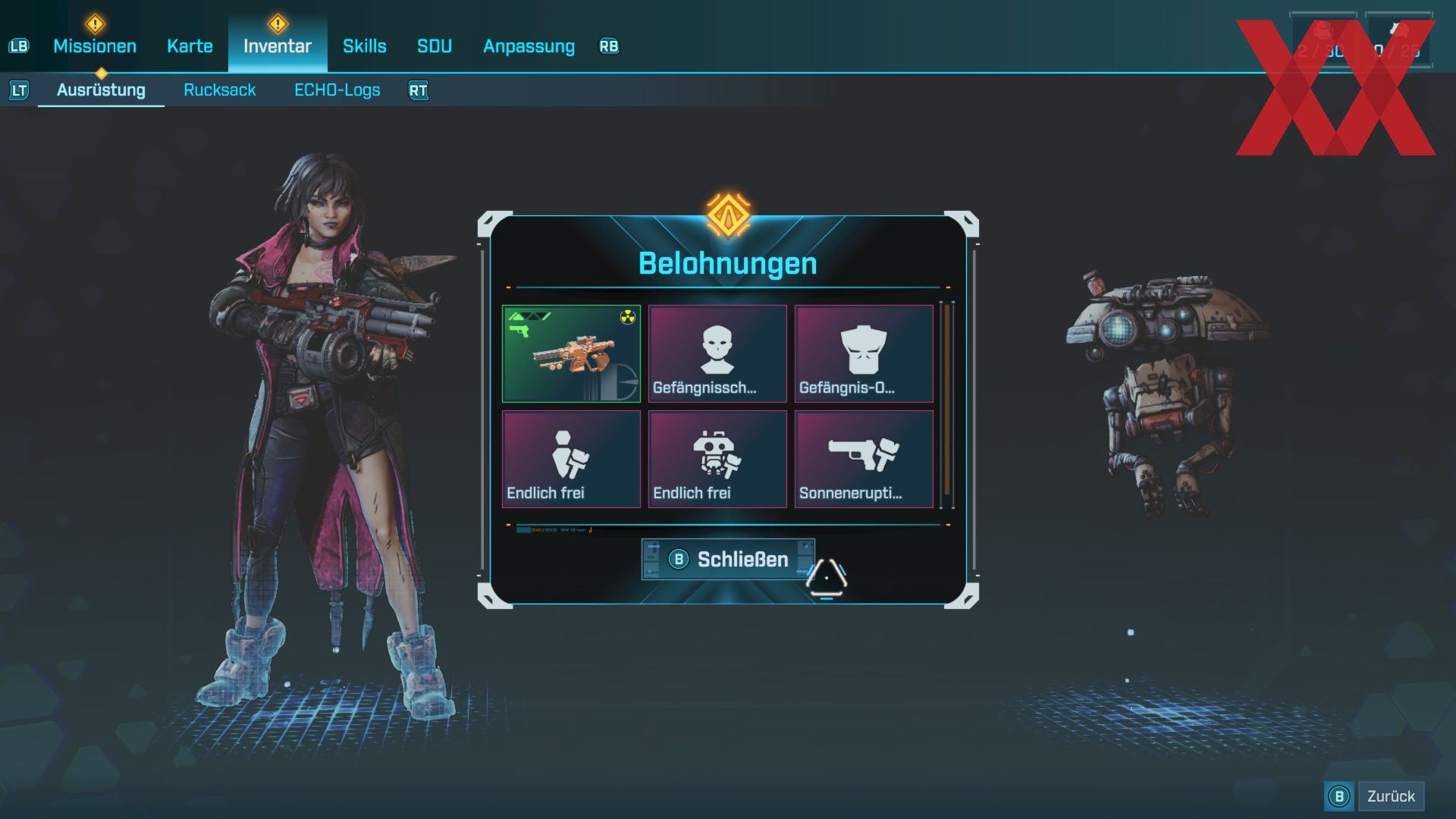Show the ECHO-Logs sub-tab
The height and width of the screenshot is (819, 1456).
[x=337, y=90]
